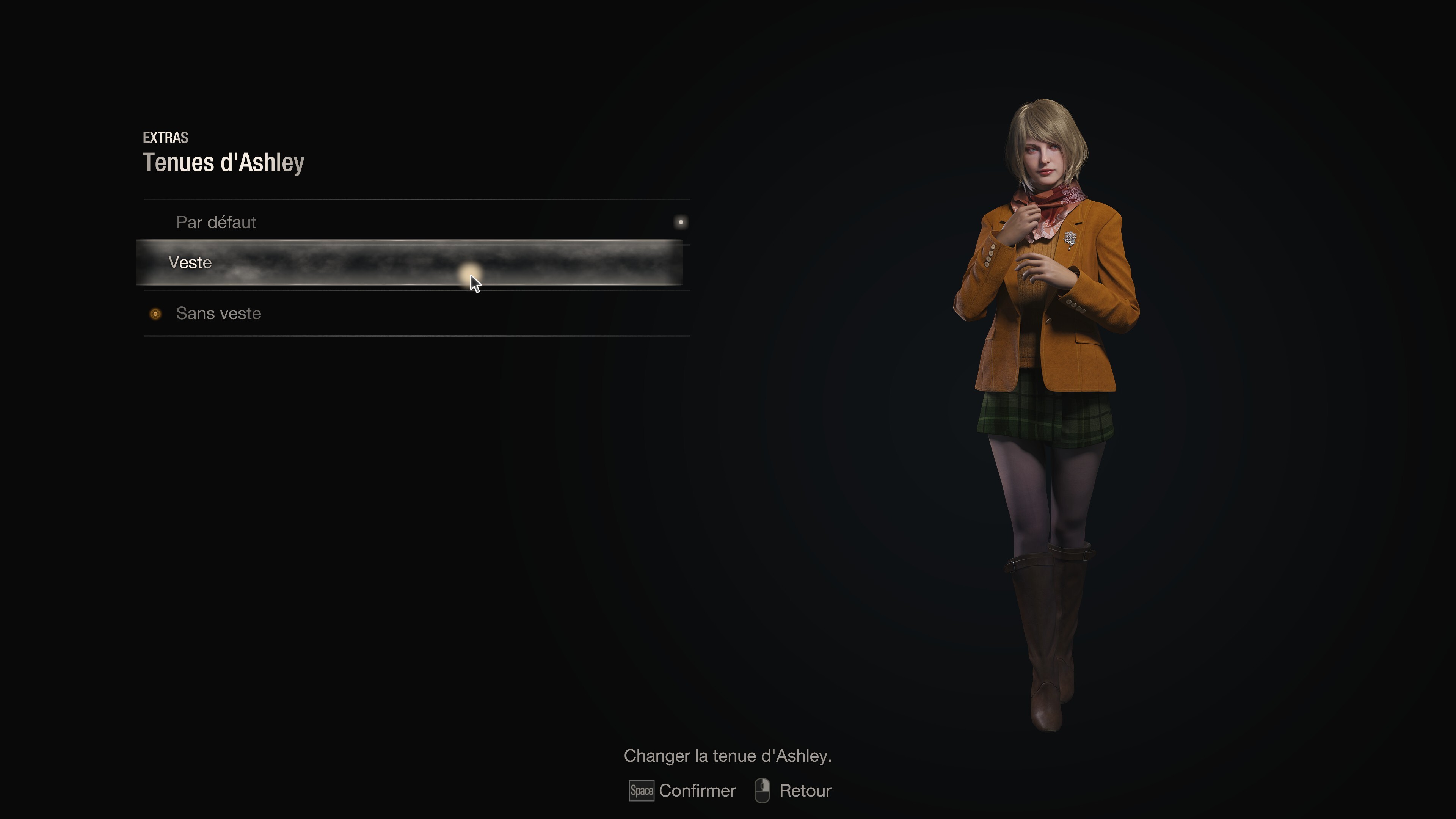Click the mouse icon next to Retour
1456x819 pixels.
click(764, 791)
